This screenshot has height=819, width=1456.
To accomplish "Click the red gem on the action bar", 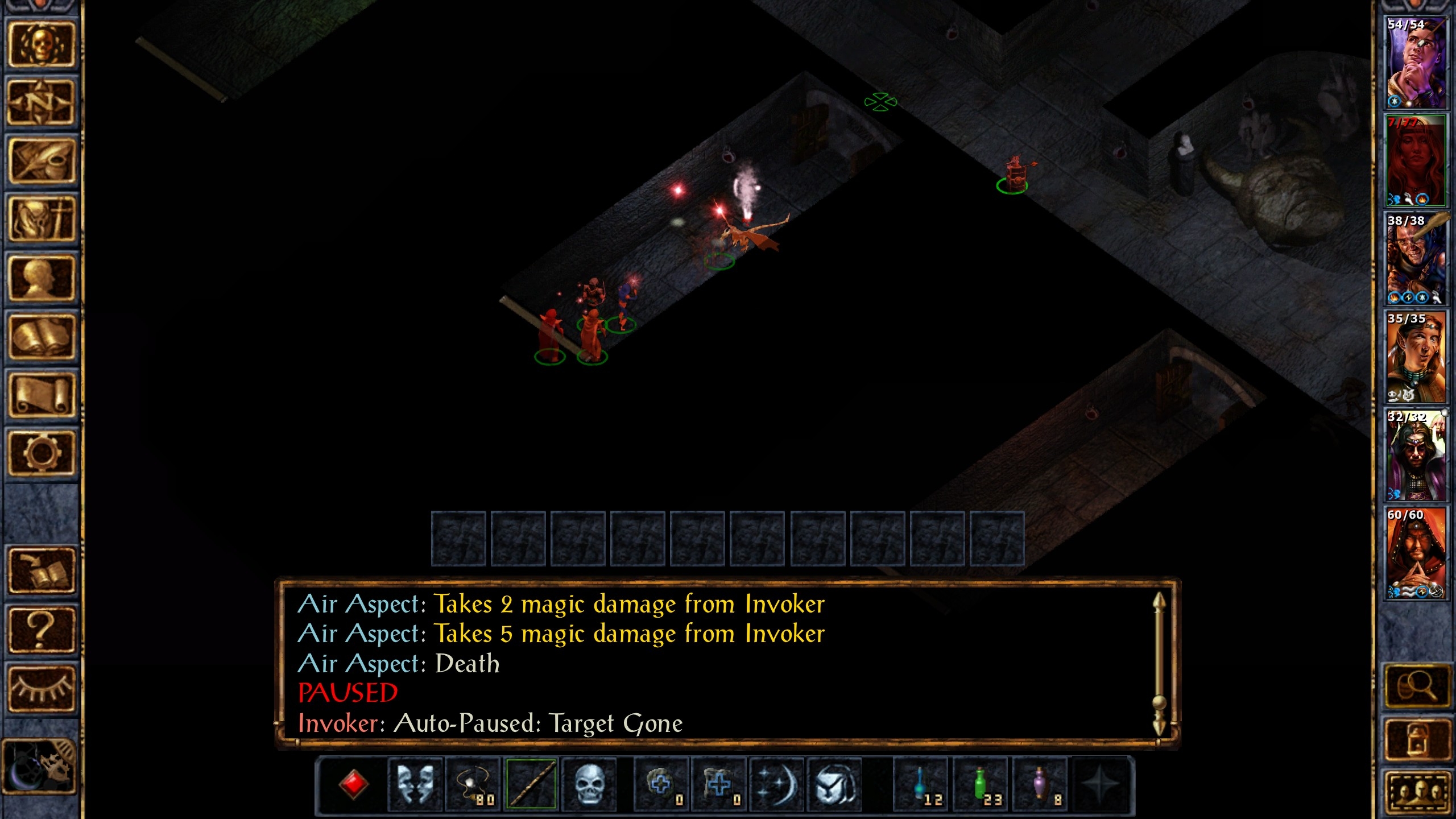I will [x=353, y=785].
